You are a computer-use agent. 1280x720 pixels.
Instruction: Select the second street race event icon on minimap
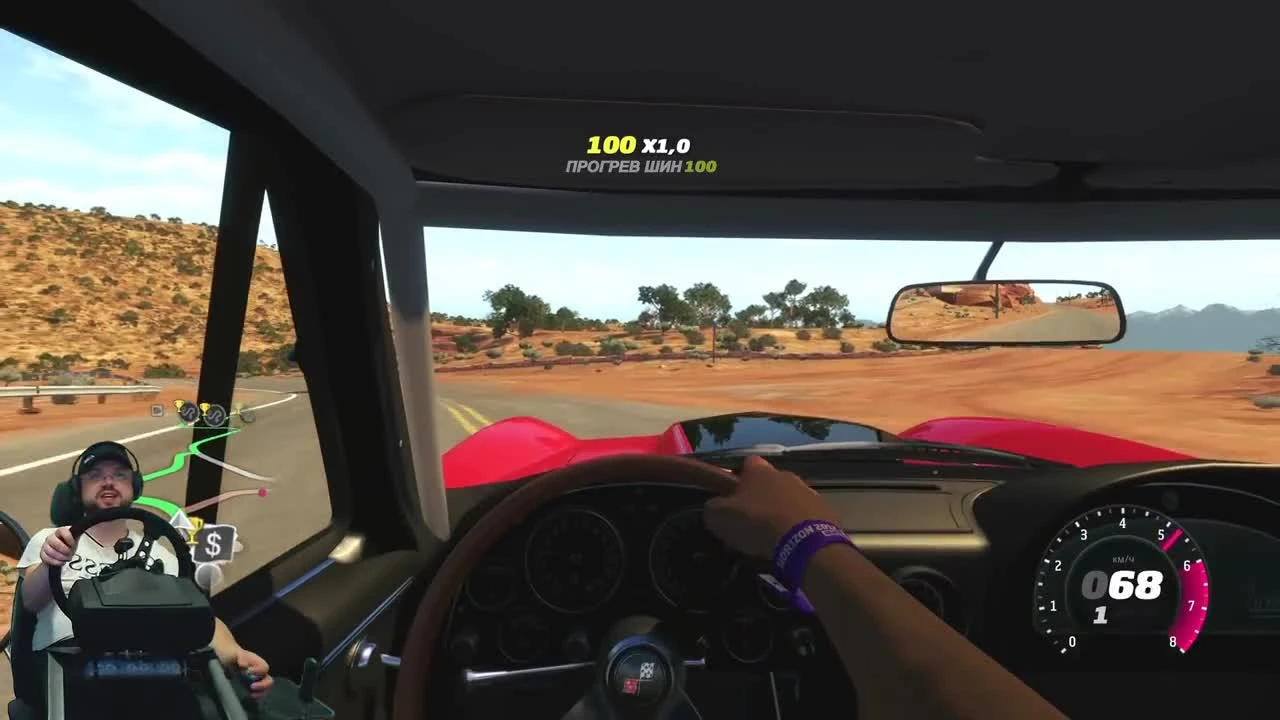pyautogui.click(x=214, y=417)
